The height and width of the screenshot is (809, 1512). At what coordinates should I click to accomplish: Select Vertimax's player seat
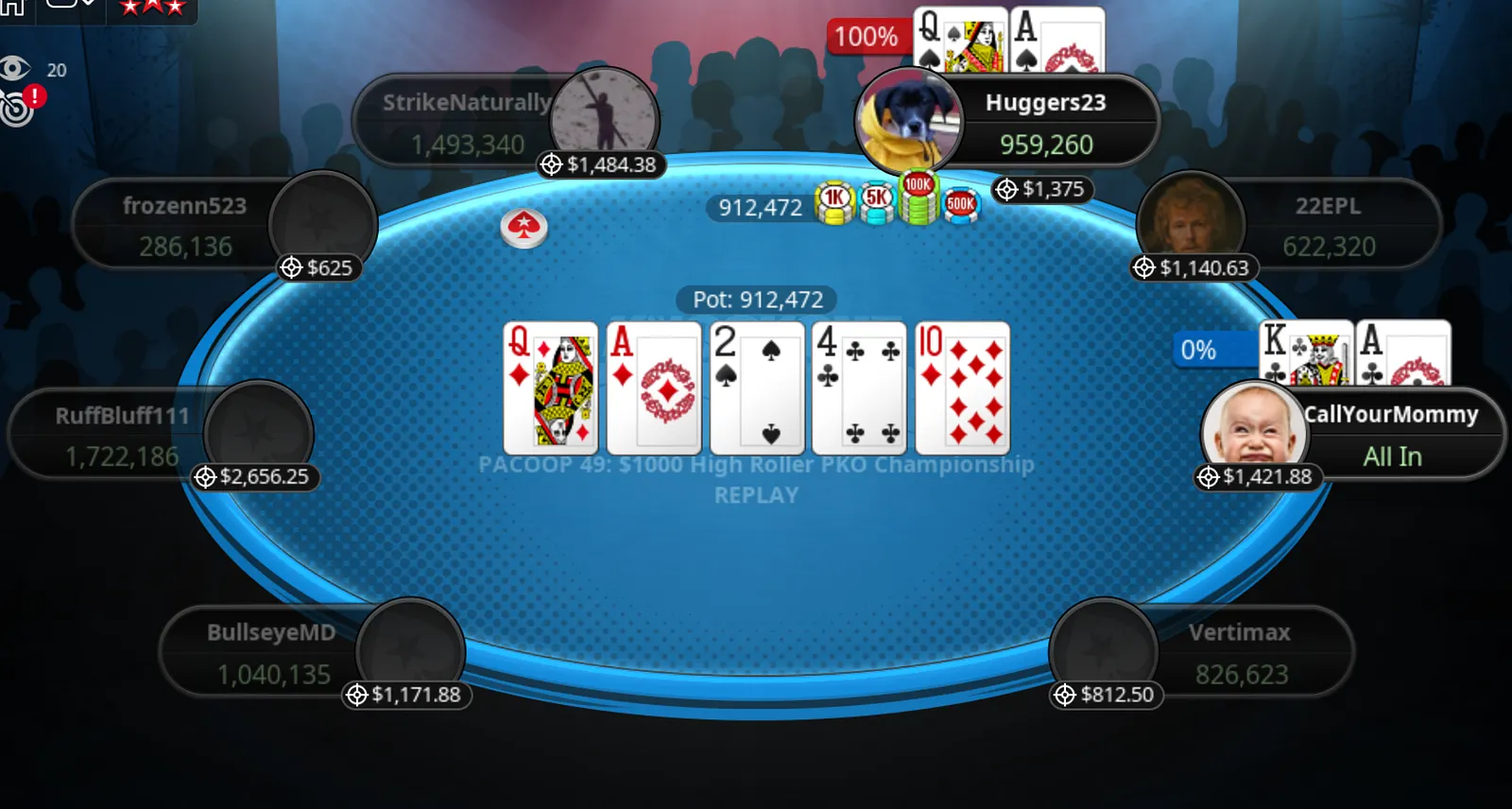[1239, 652]
